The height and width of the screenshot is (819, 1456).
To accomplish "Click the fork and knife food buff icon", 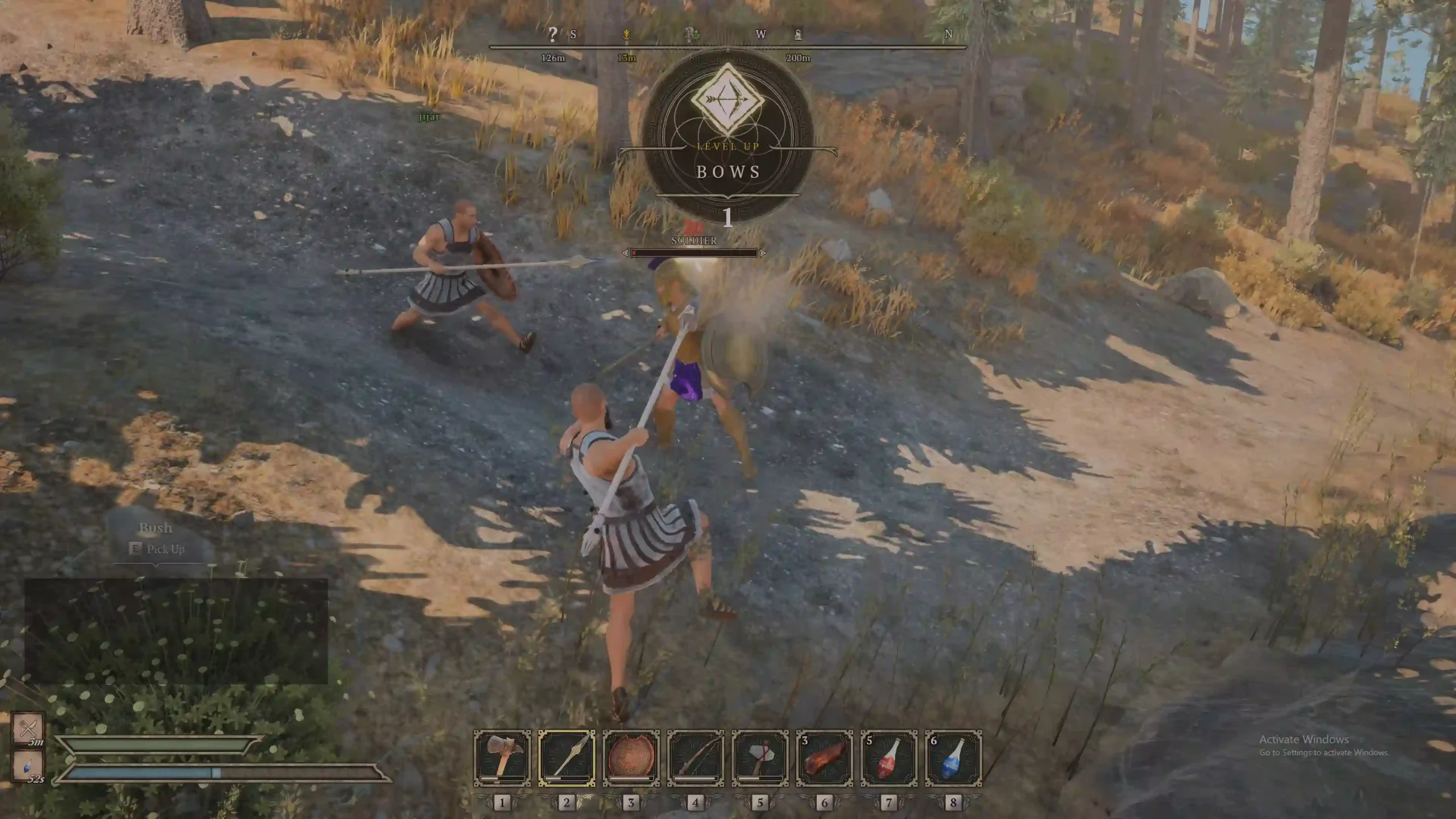I will (x=28, y=727).
